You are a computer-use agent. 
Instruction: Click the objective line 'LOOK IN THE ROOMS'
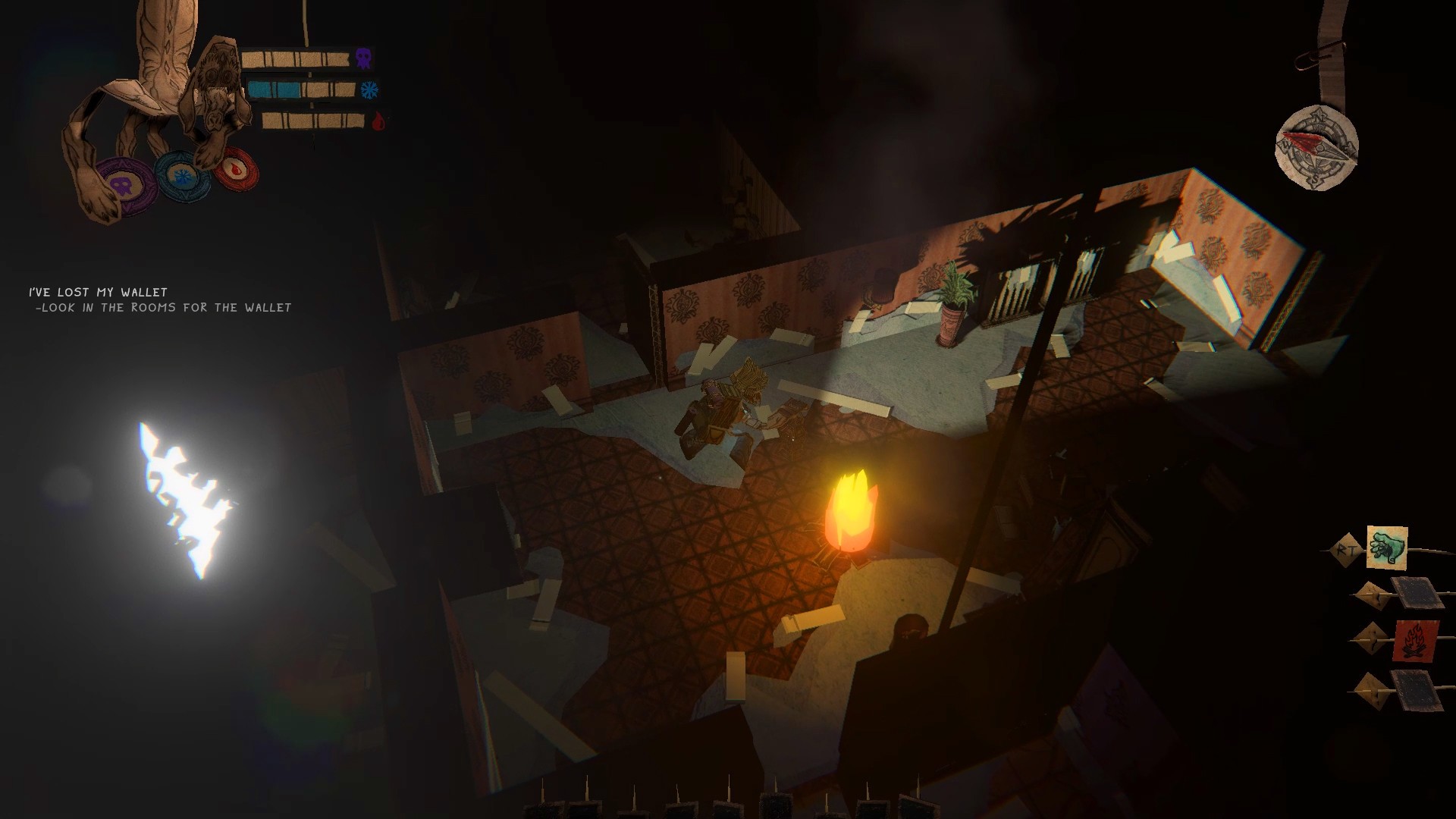(163, 308)
